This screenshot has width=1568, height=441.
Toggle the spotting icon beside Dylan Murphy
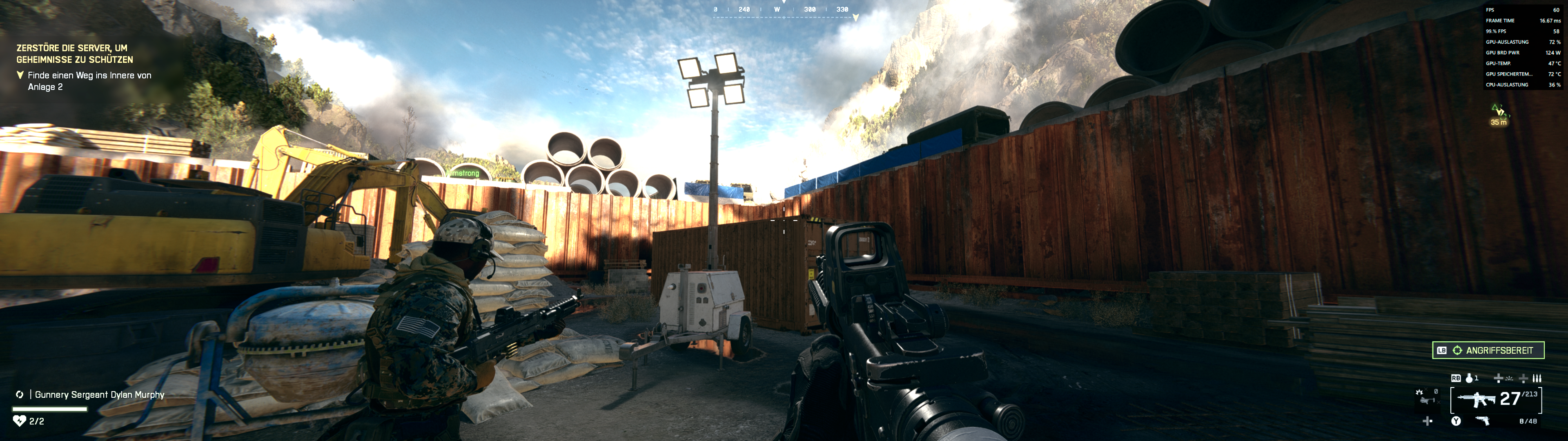pyautogui.click(x=20, y=394)
